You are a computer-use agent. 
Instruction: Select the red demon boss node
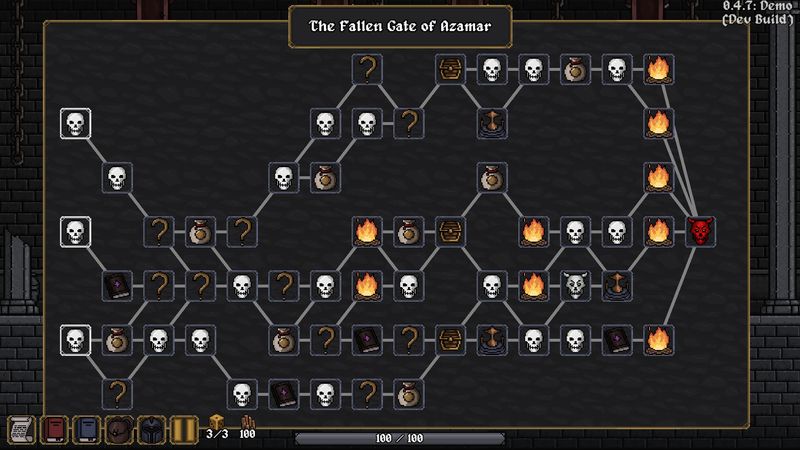click(701, 232)
